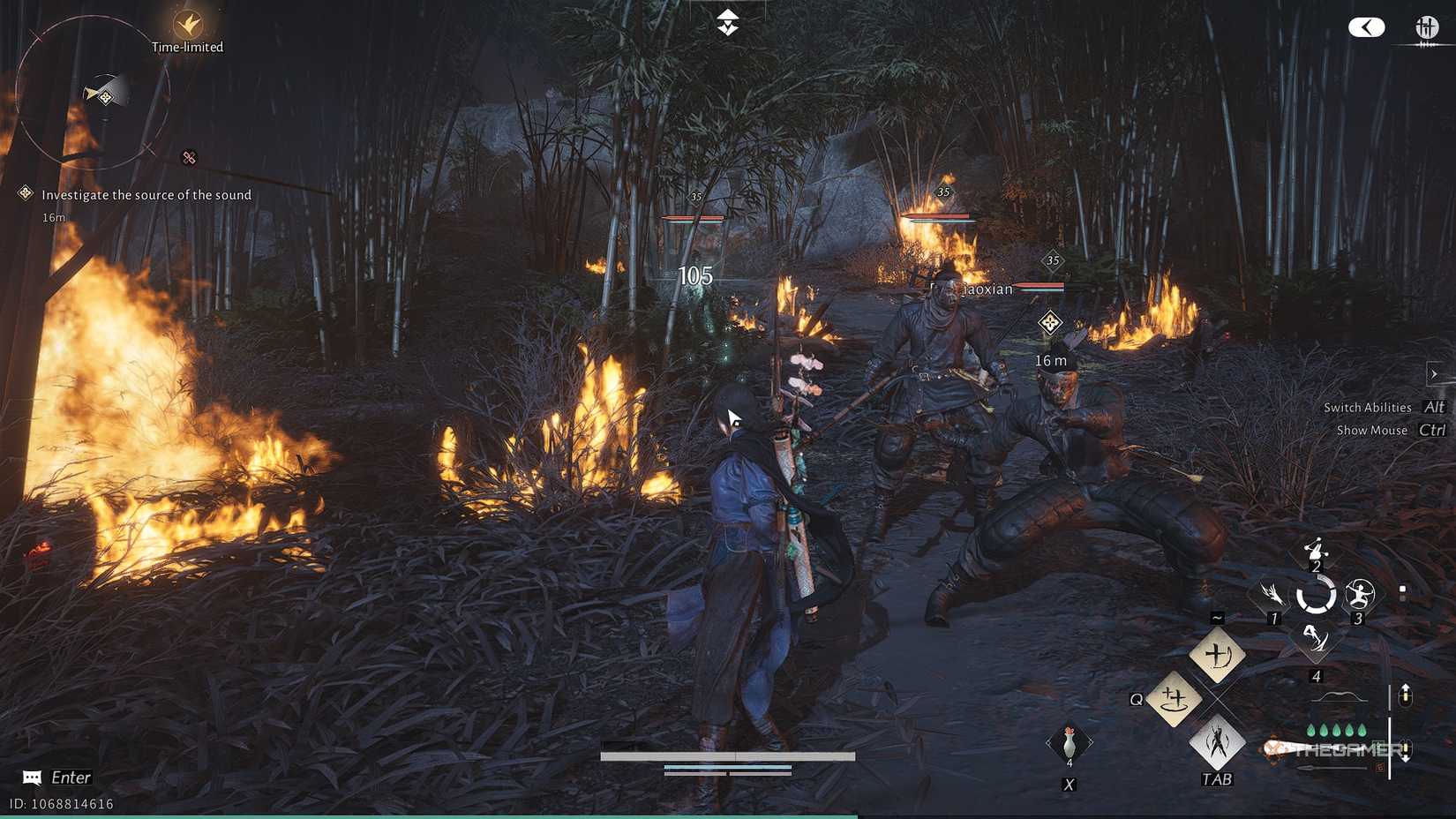
Task: Open the chat box speech bubble
Action: [x=32, y=778]
